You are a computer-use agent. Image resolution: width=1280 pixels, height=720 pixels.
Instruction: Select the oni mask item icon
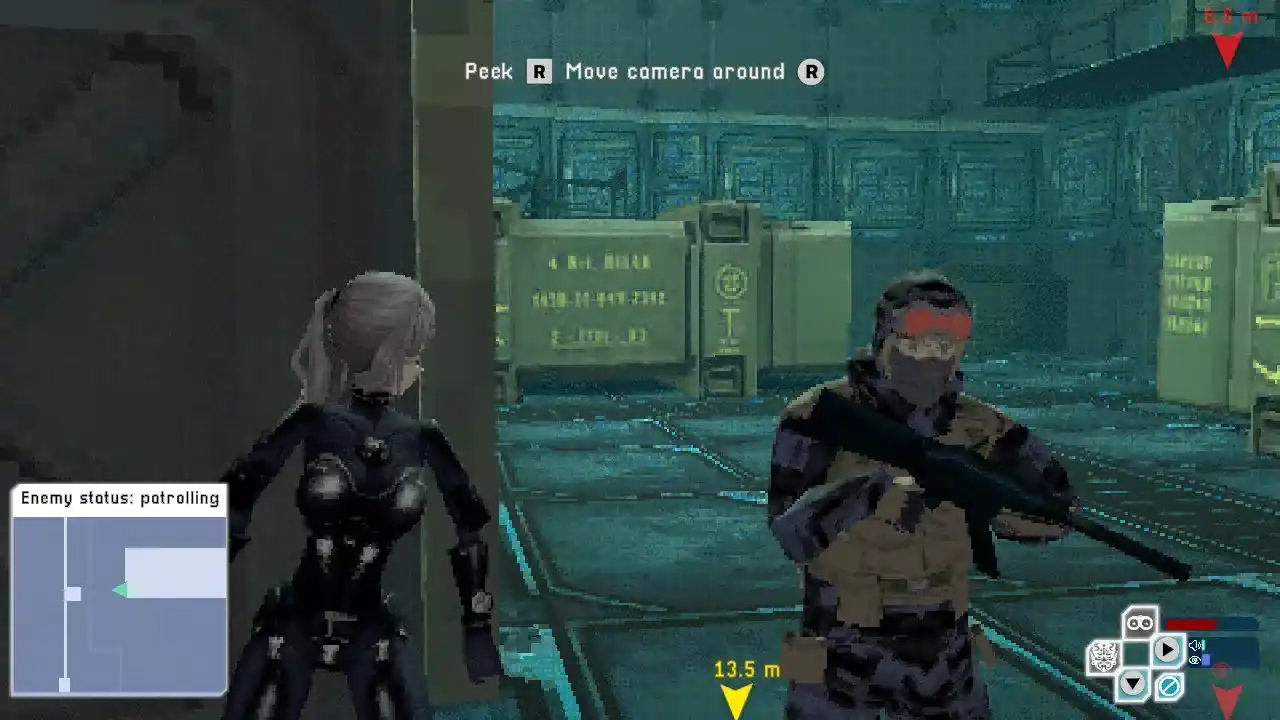1104,655
